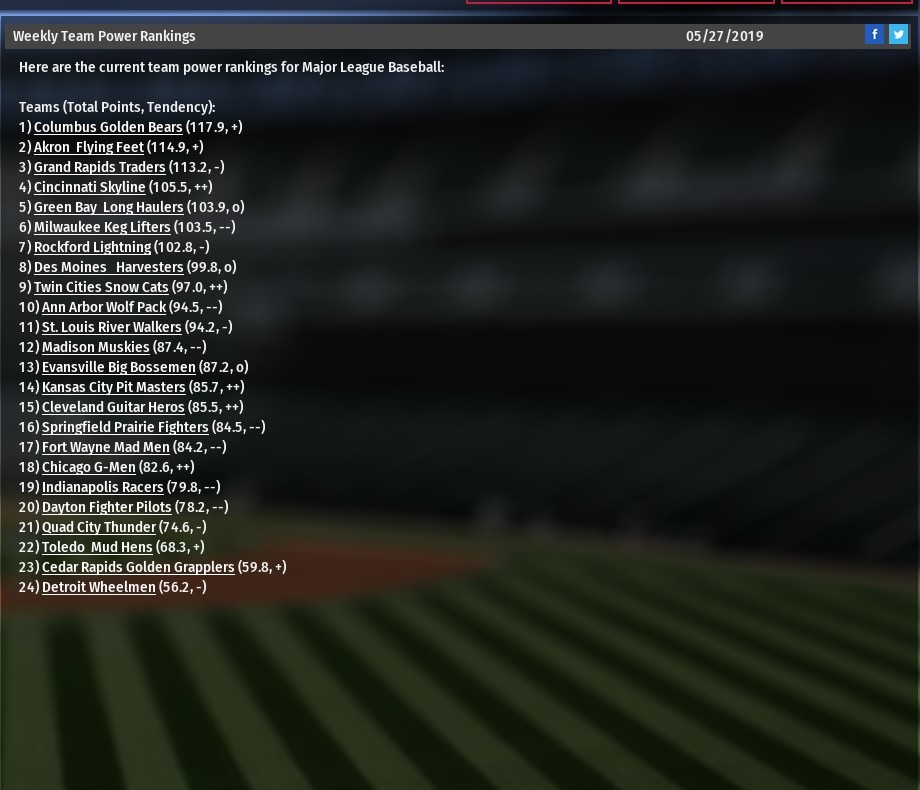Click the Chicago G-Men team link

(x=88, y=467)
